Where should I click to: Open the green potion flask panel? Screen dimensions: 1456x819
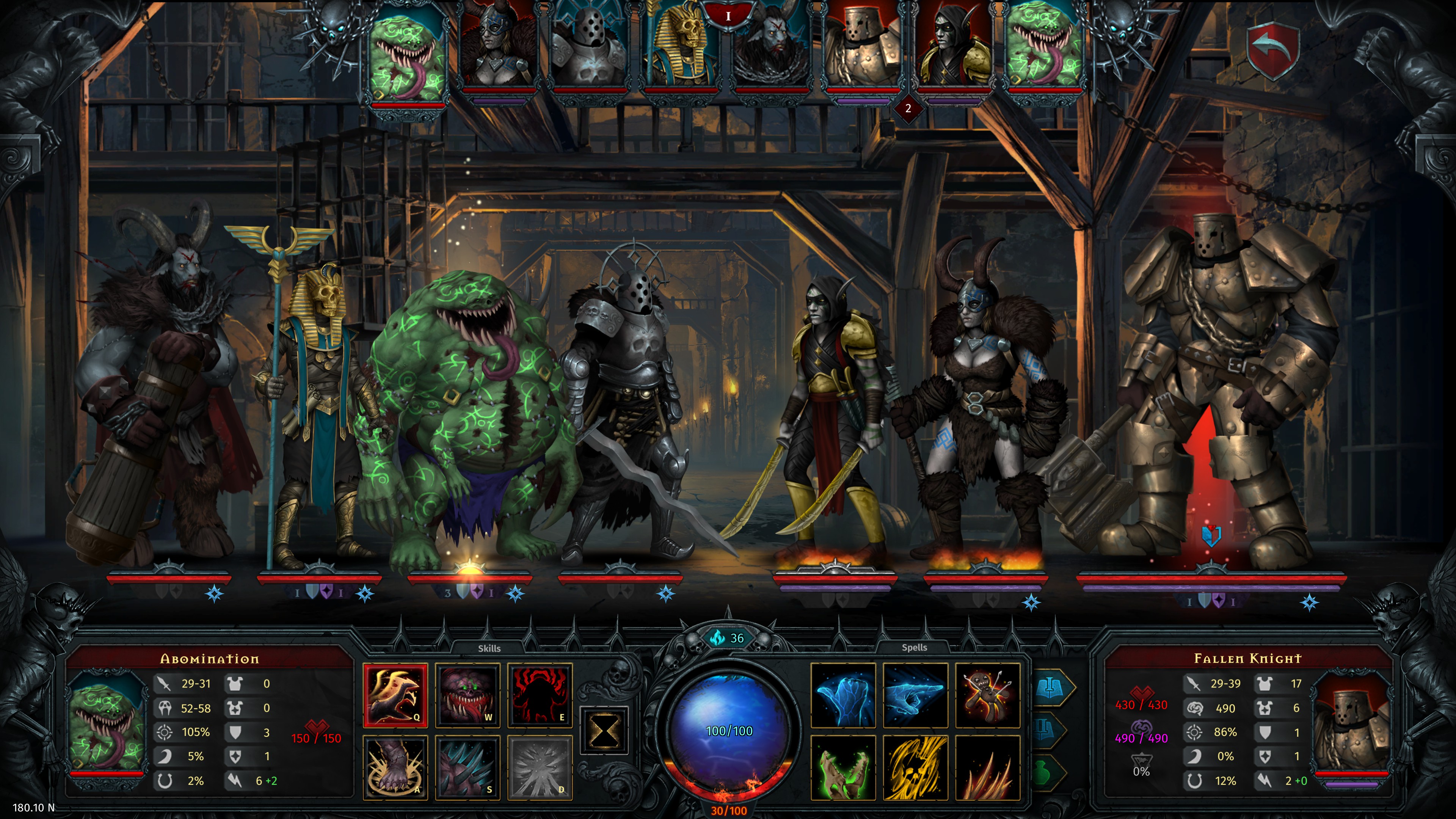(x=1045, y=773)
